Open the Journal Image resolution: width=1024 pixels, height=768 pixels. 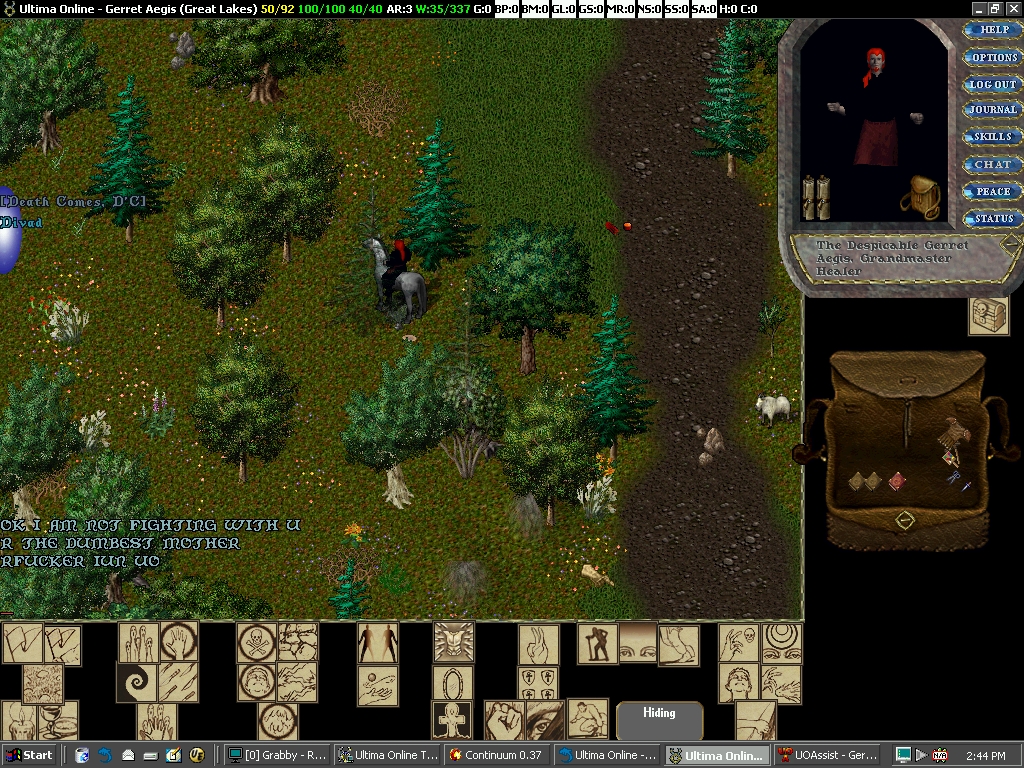(993, 110)
